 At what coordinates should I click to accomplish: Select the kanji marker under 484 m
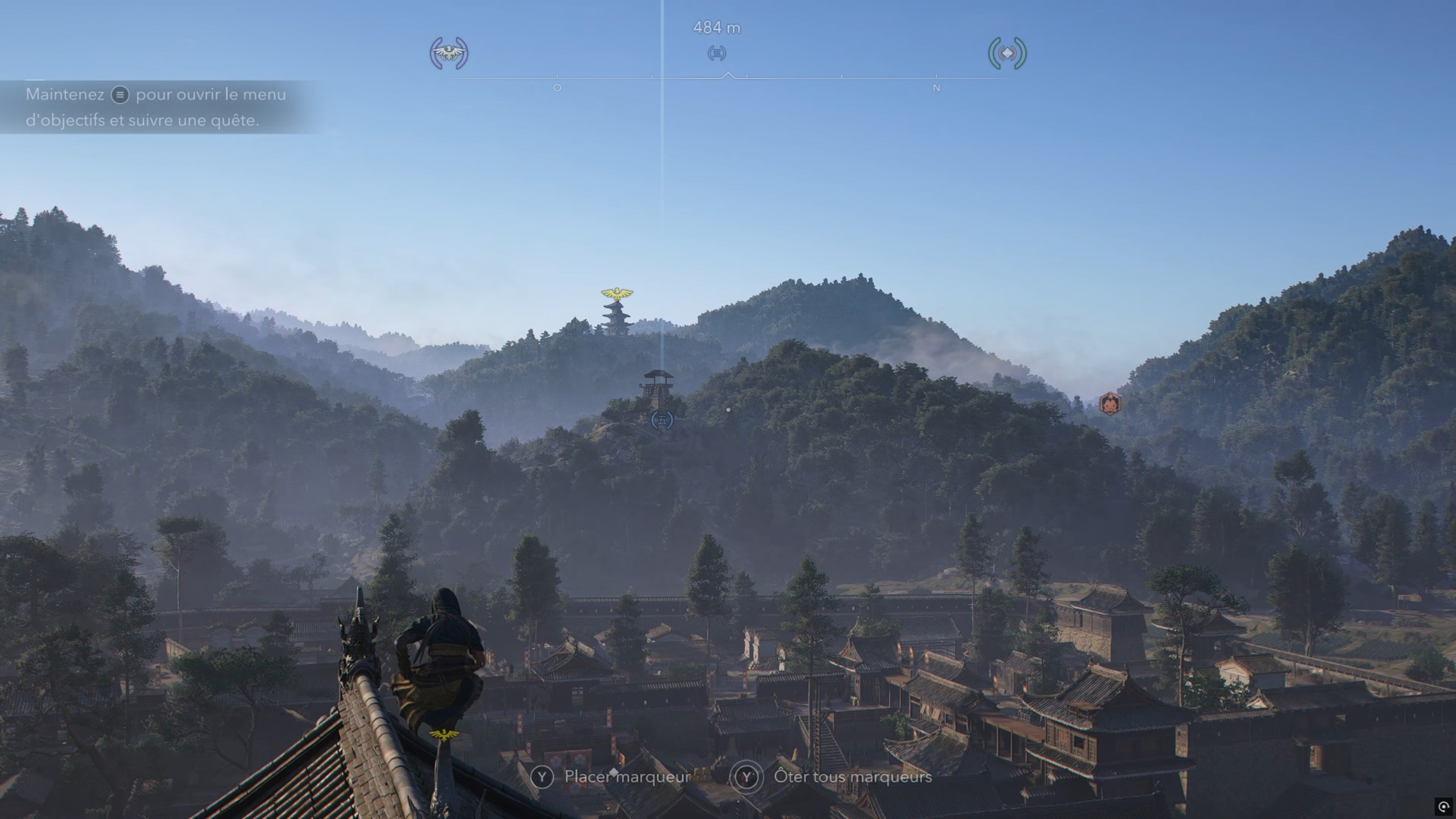(x=717, y=53)
